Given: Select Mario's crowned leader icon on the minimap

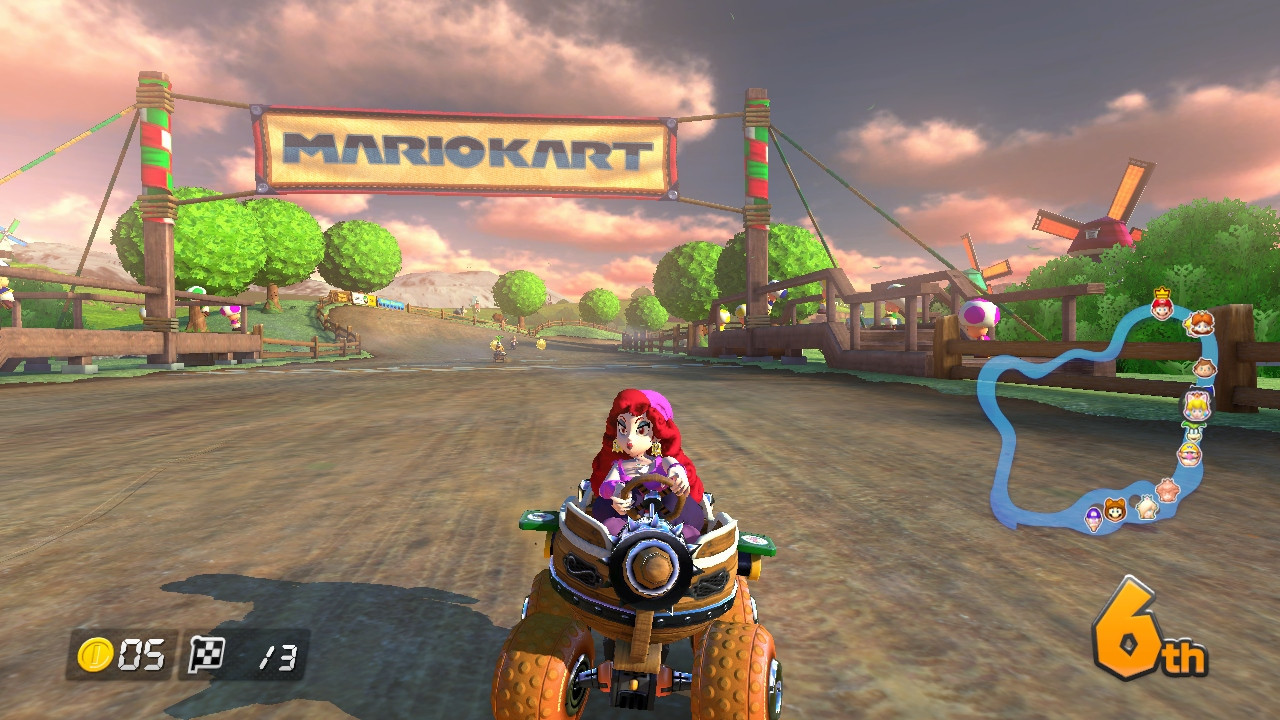Looking at the screenshot, I should point(1162,308).
